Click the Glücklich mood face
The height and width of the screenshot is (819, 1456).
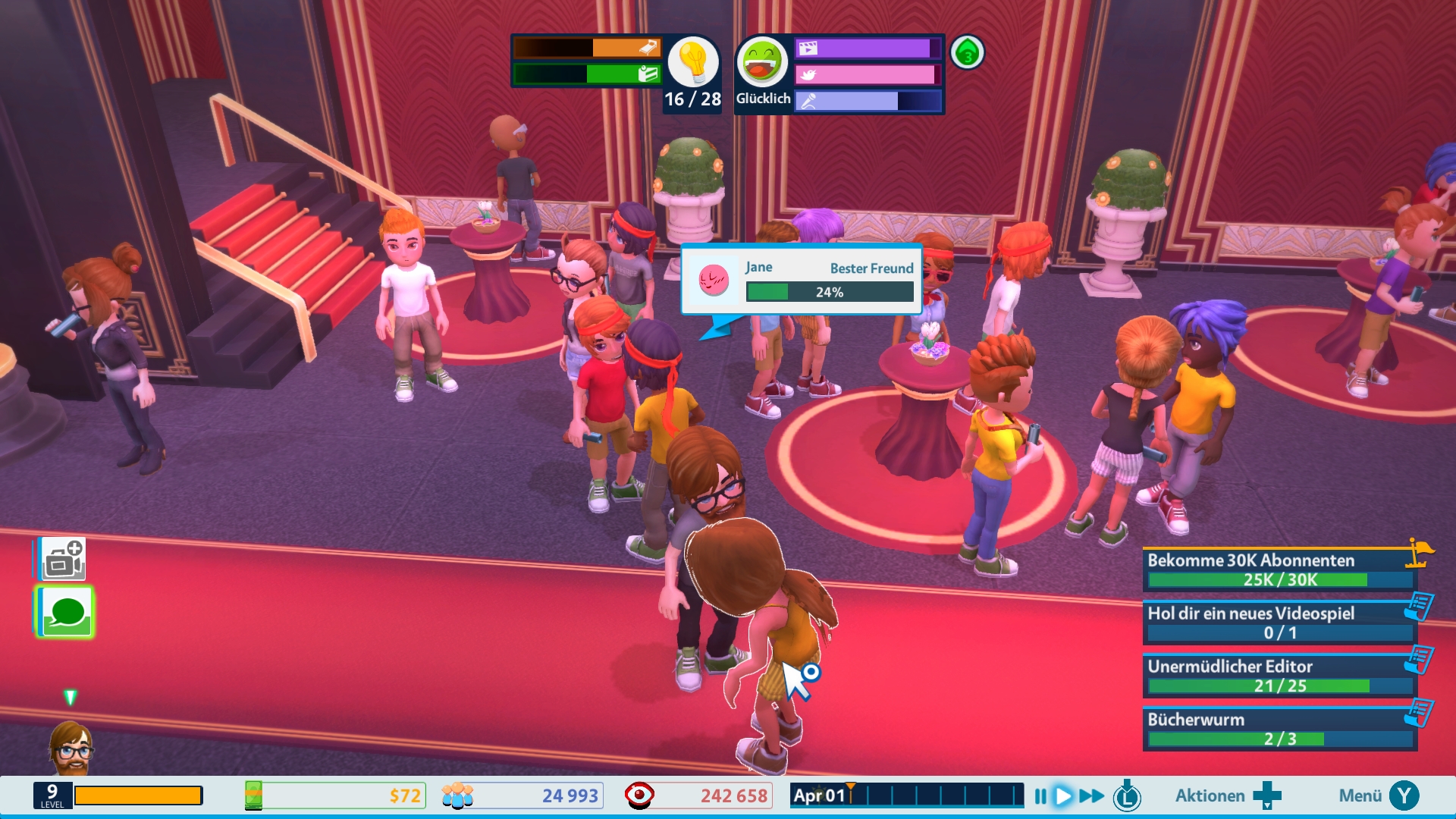(762, 62)
